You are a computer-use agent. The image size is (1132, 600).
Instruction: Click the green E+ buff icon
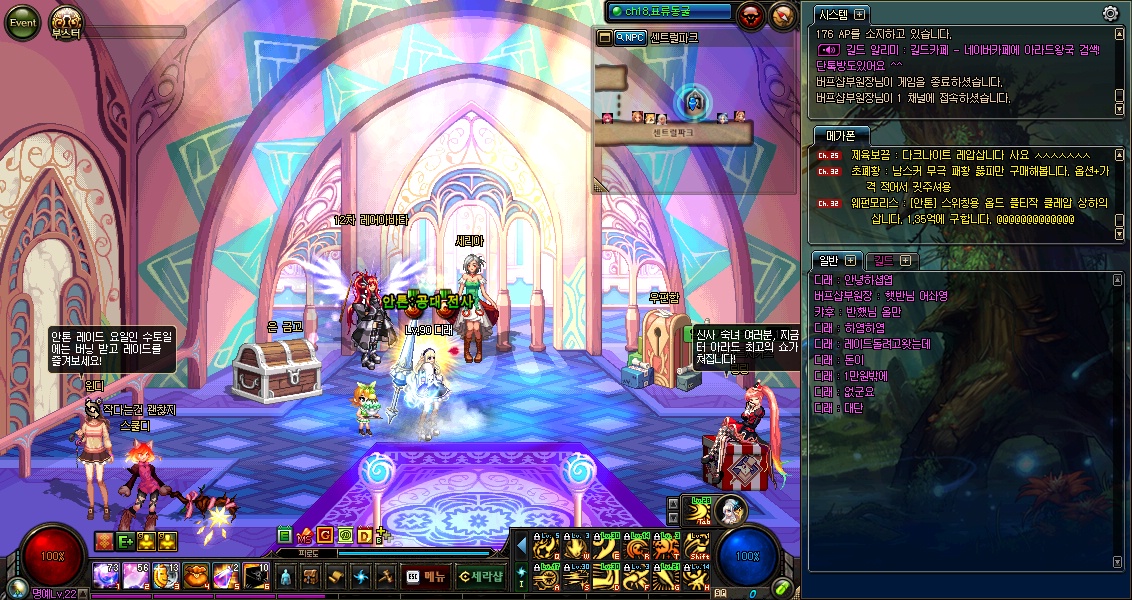coord(126,541)
